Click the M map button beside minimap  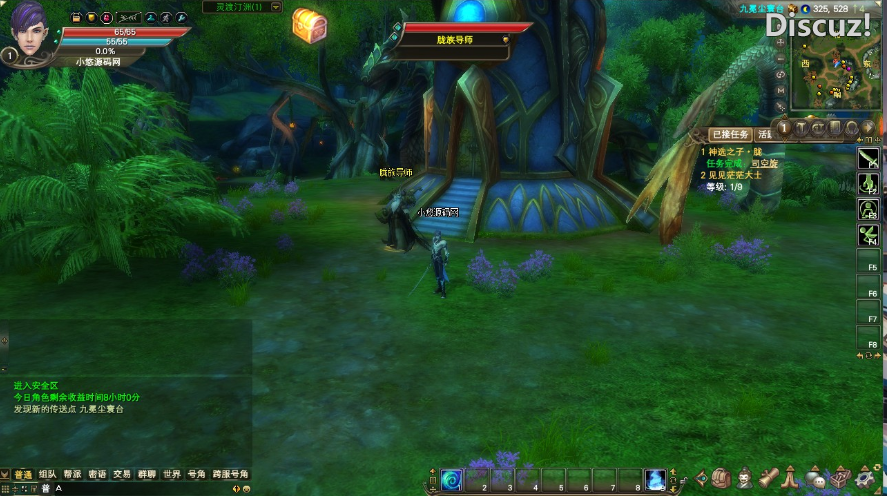(x=780, y=90)
